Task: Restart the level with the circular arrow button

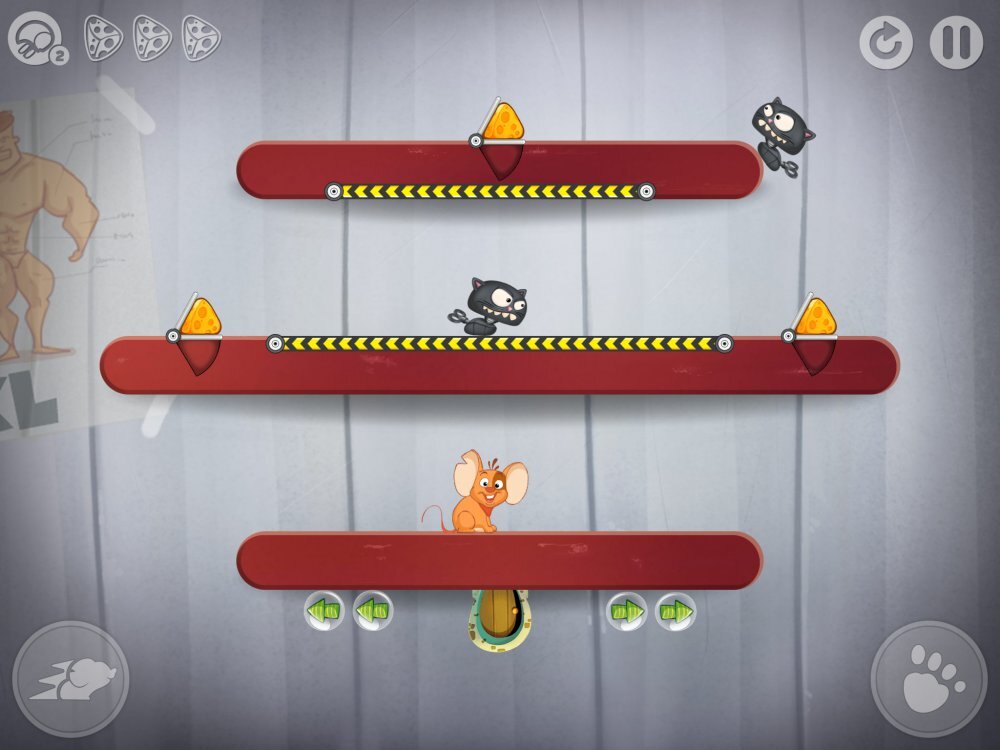Action: (885, 43)
